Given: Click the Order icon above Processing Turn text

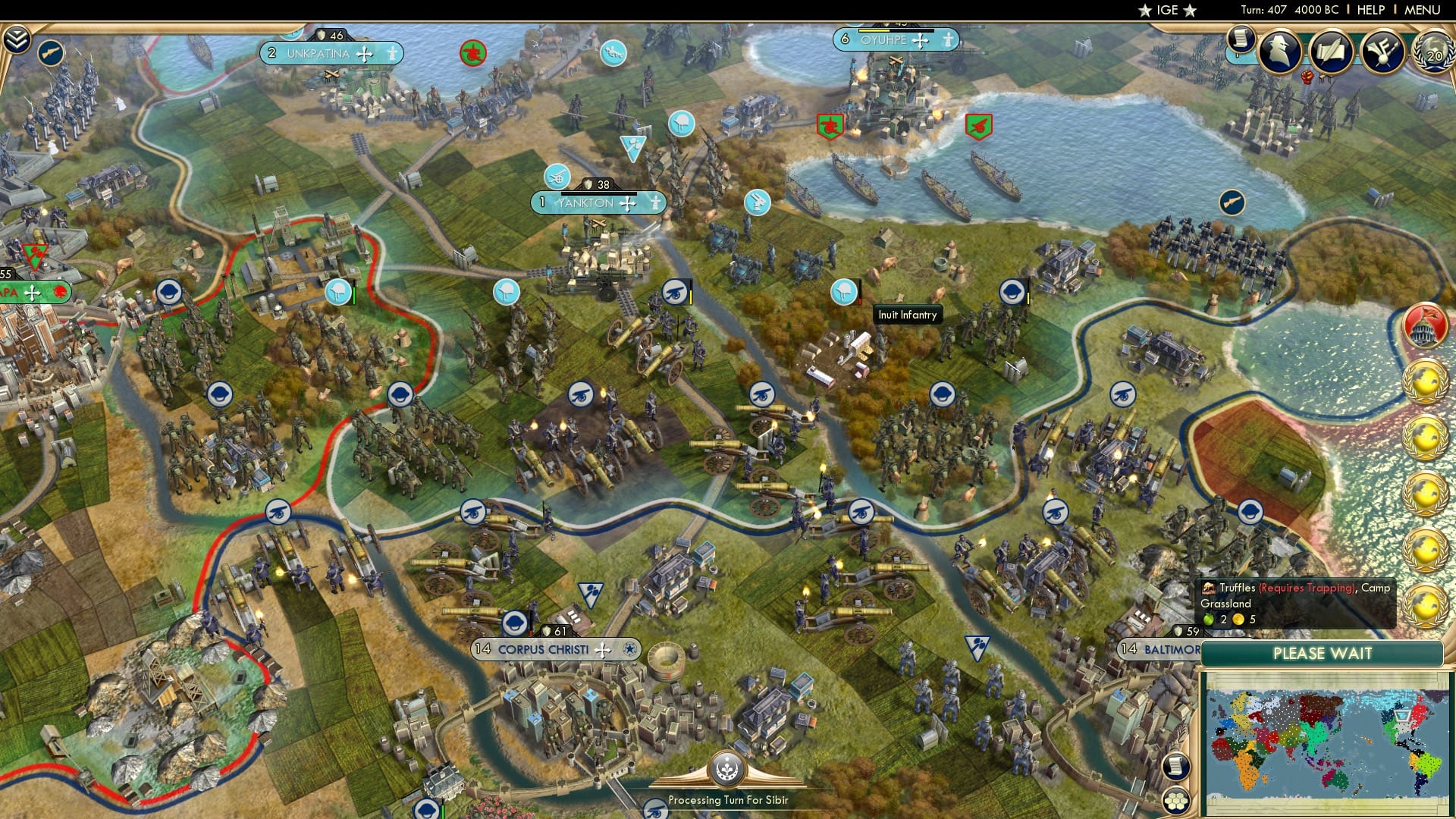Looking at the screenshot, I should click(726, 769).
